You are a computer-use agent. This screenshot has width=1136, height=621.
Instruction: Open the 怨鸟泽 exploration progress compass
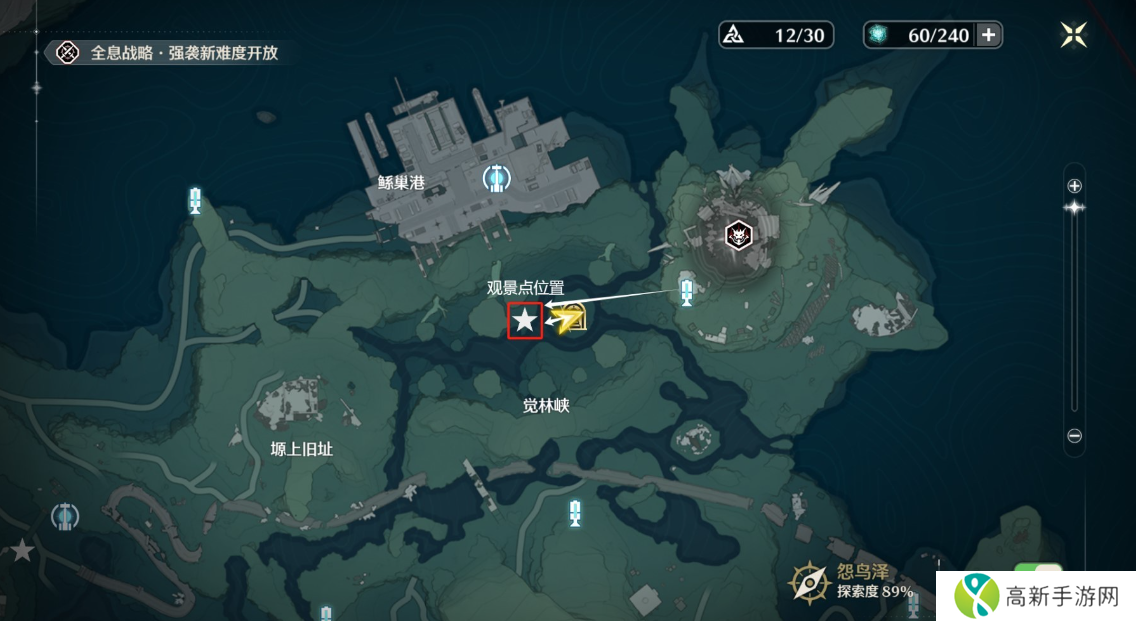point(807,581)
